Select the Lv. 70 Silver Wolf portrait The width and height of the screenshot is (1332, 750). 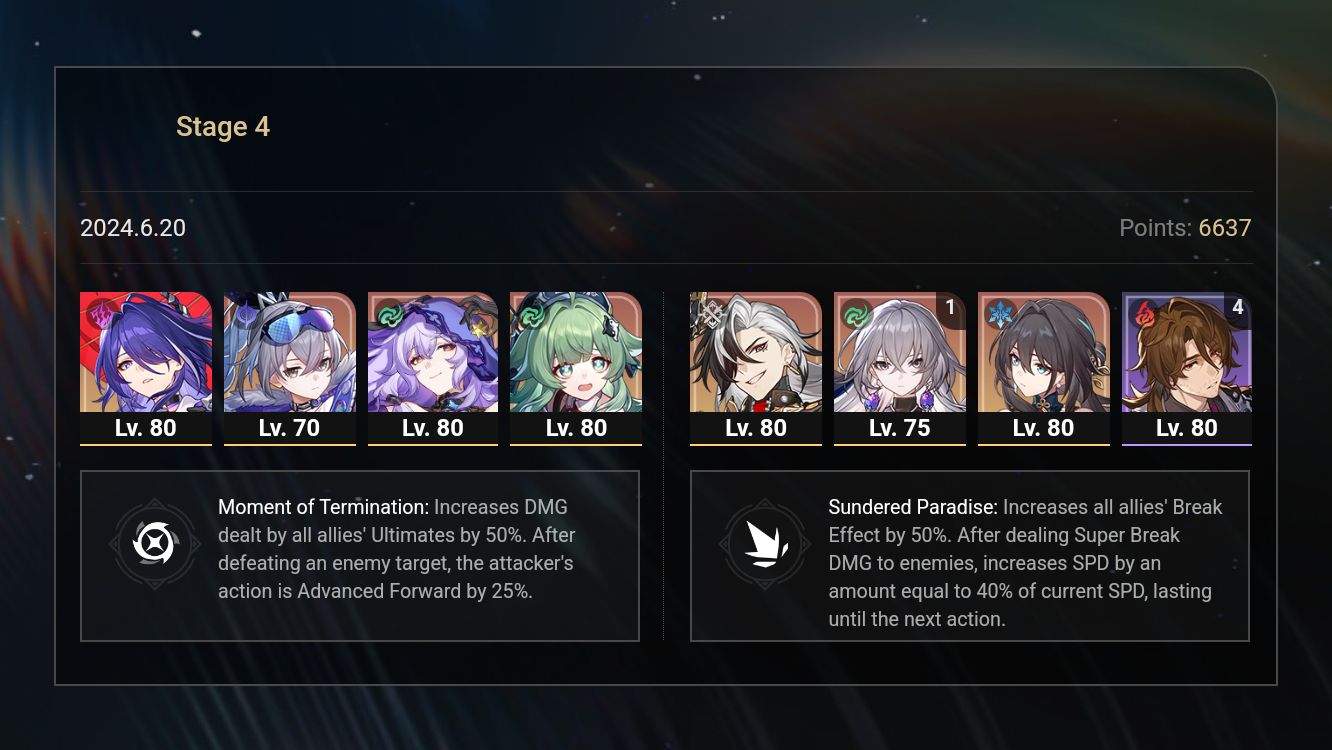[290, 355]
